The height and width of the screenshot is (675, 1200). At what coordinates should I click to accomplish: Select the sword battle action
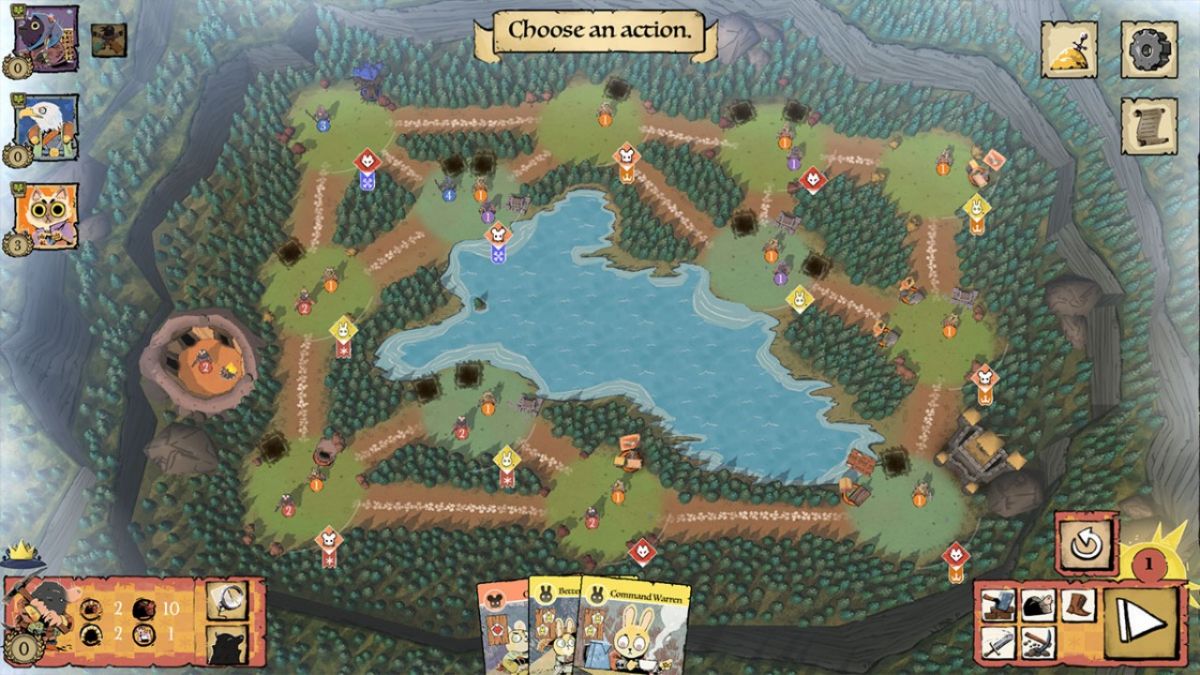tap(998, 641)
